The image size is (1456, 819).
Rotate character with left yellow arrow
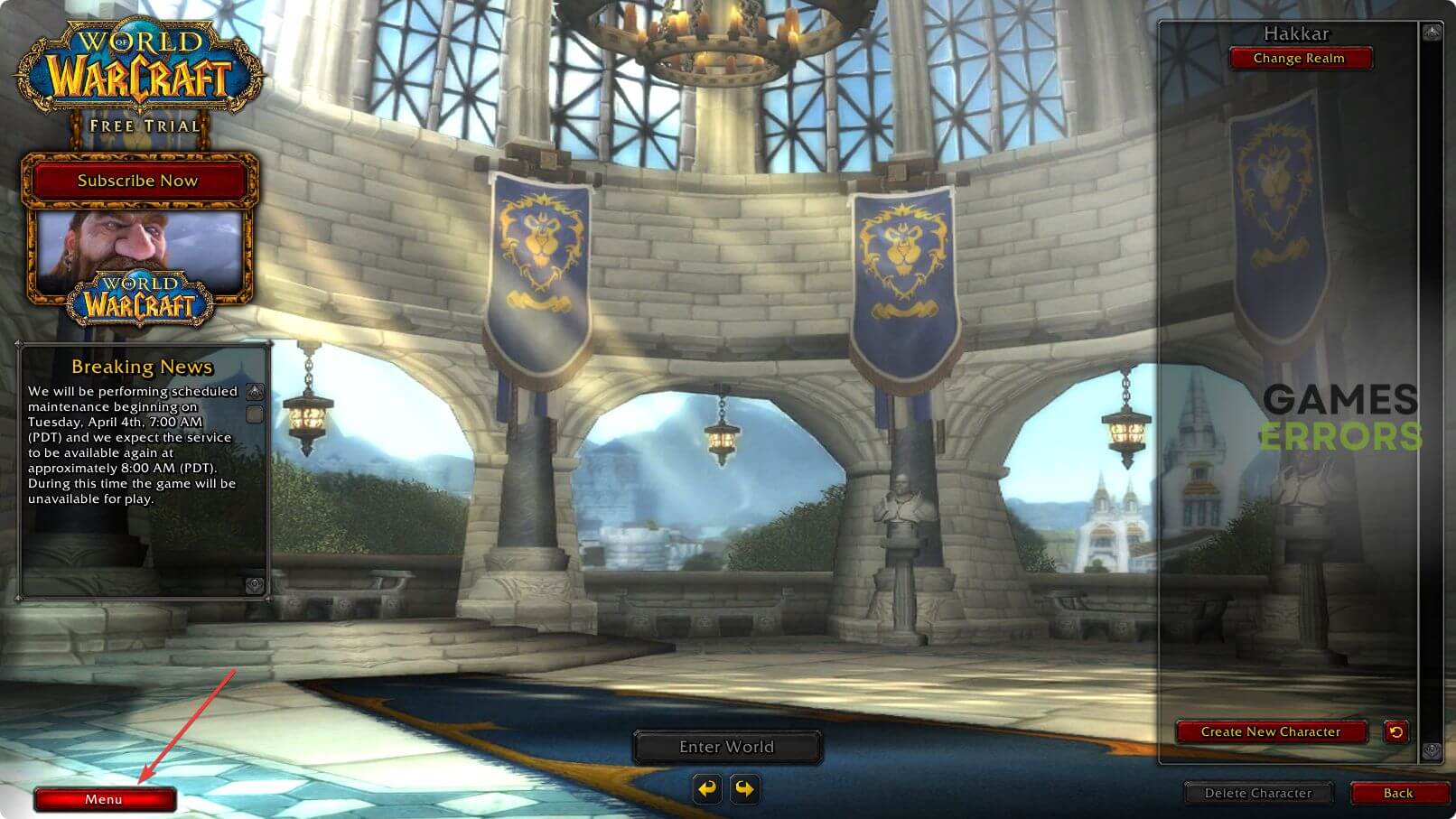pos(707,788)
